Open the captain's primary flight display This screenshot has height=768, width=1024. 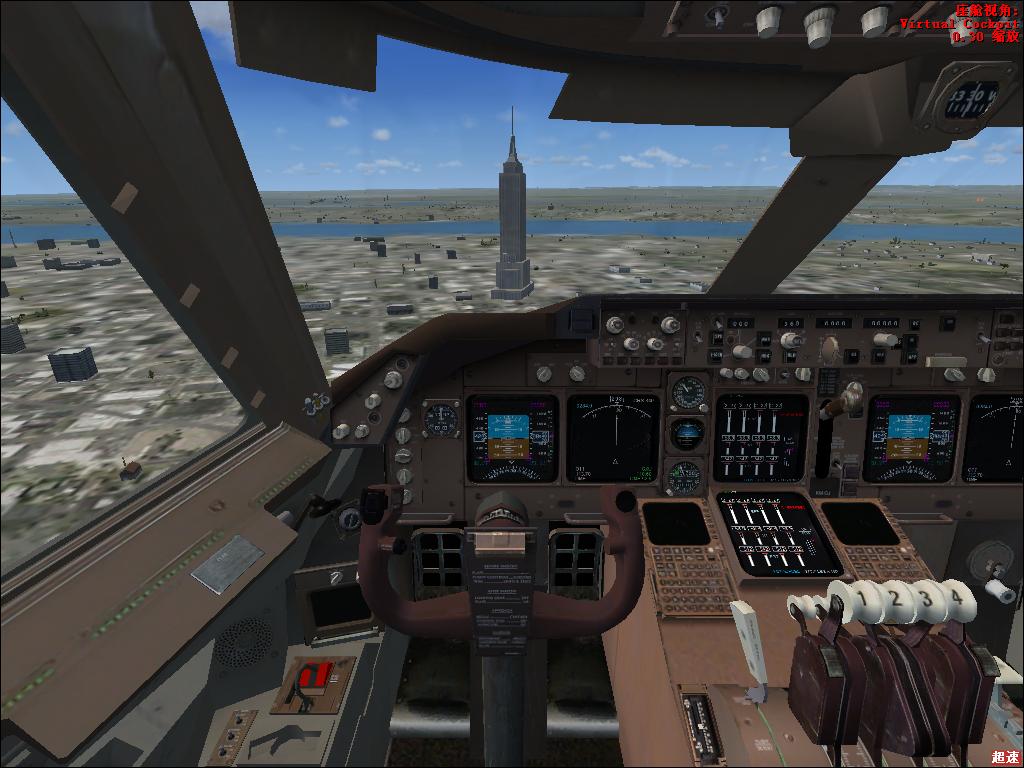point(511,437)
